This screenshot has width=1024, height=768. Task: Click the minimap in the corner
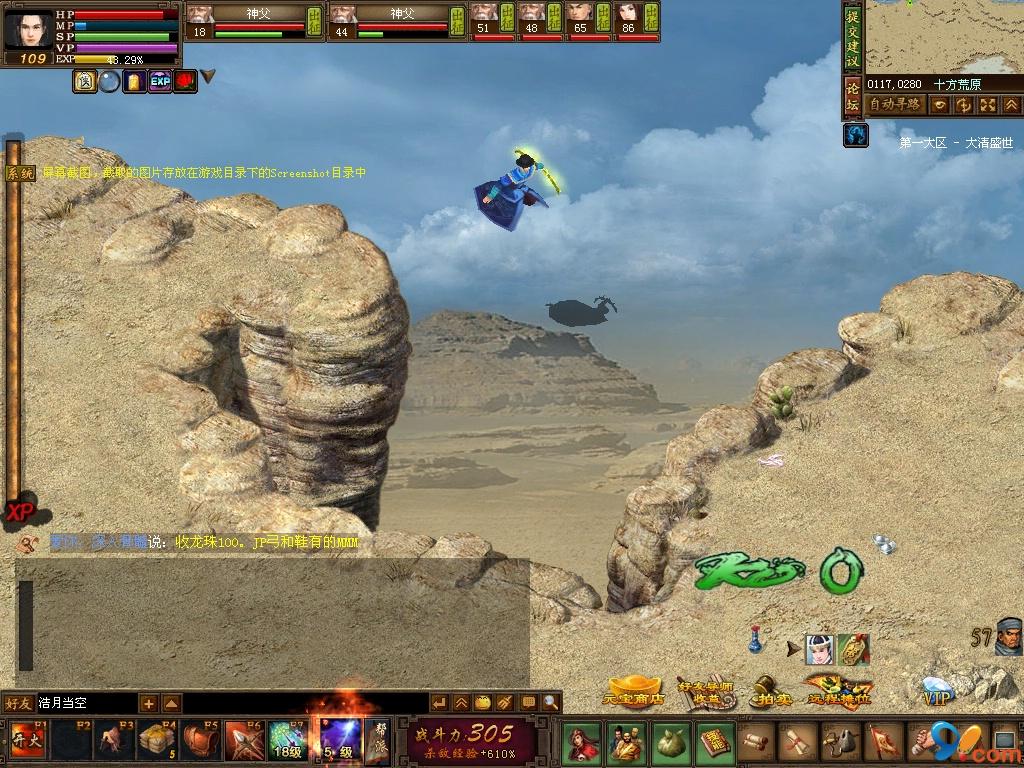click(944, 37)
